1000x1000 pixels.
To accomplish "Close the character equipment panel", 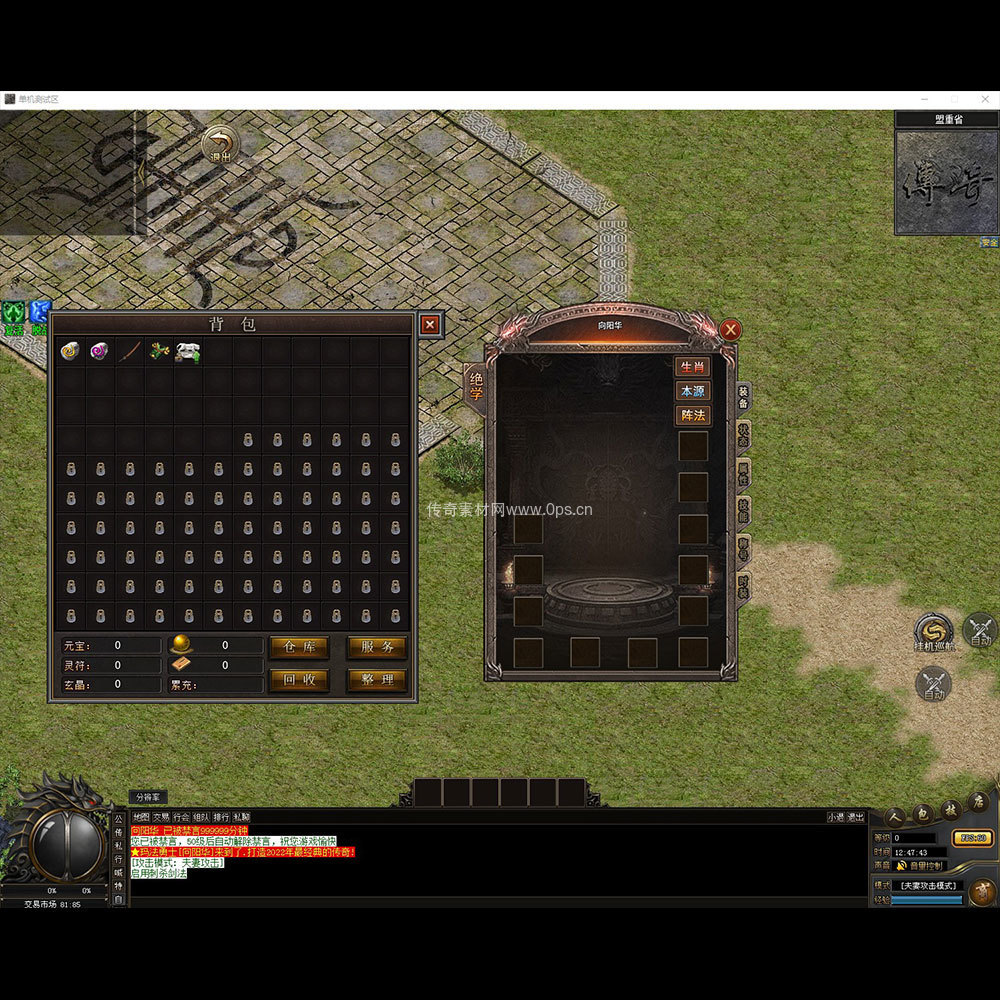I will tap(731, 329).
